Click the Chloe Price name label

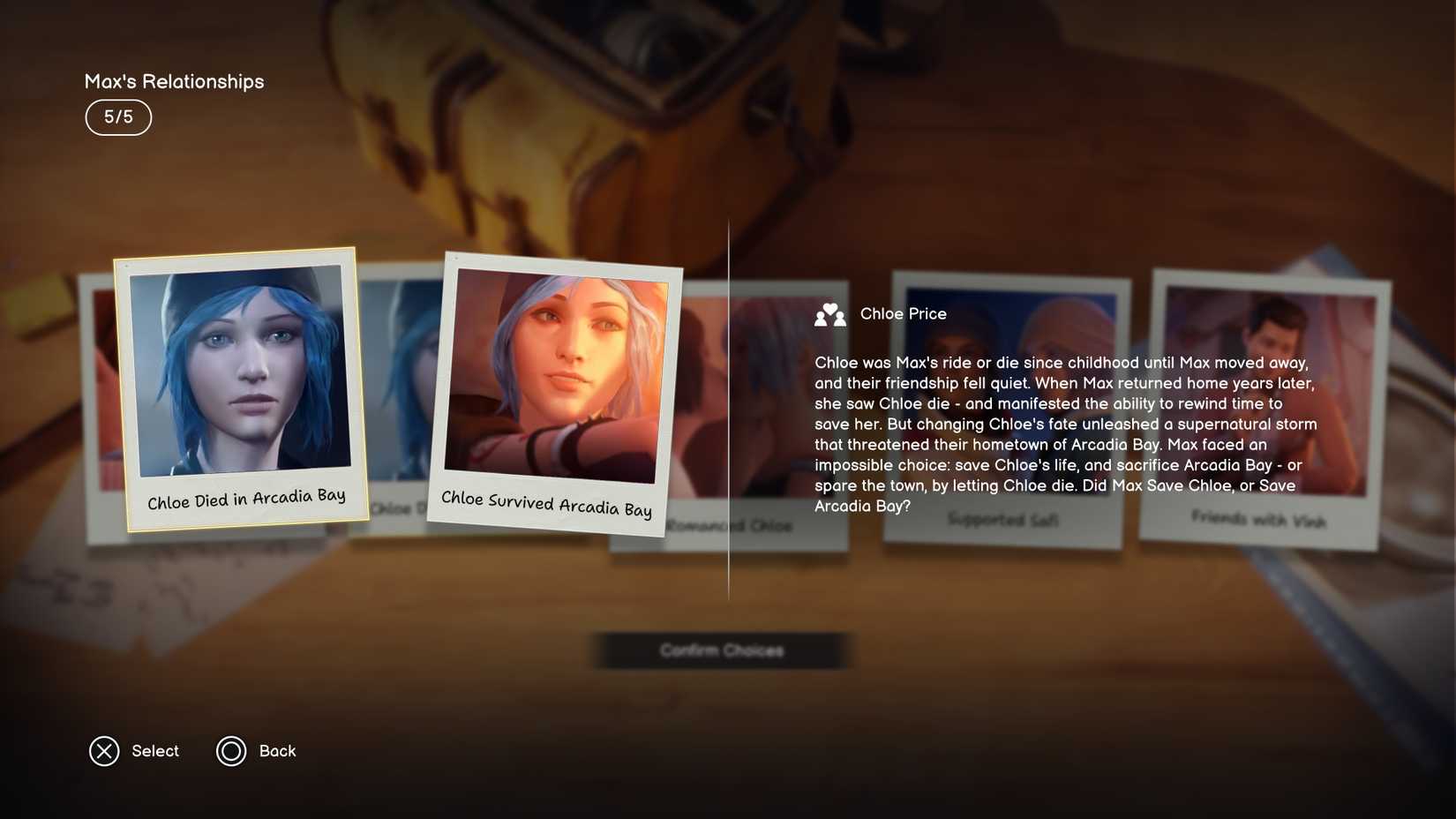point(903,314)
